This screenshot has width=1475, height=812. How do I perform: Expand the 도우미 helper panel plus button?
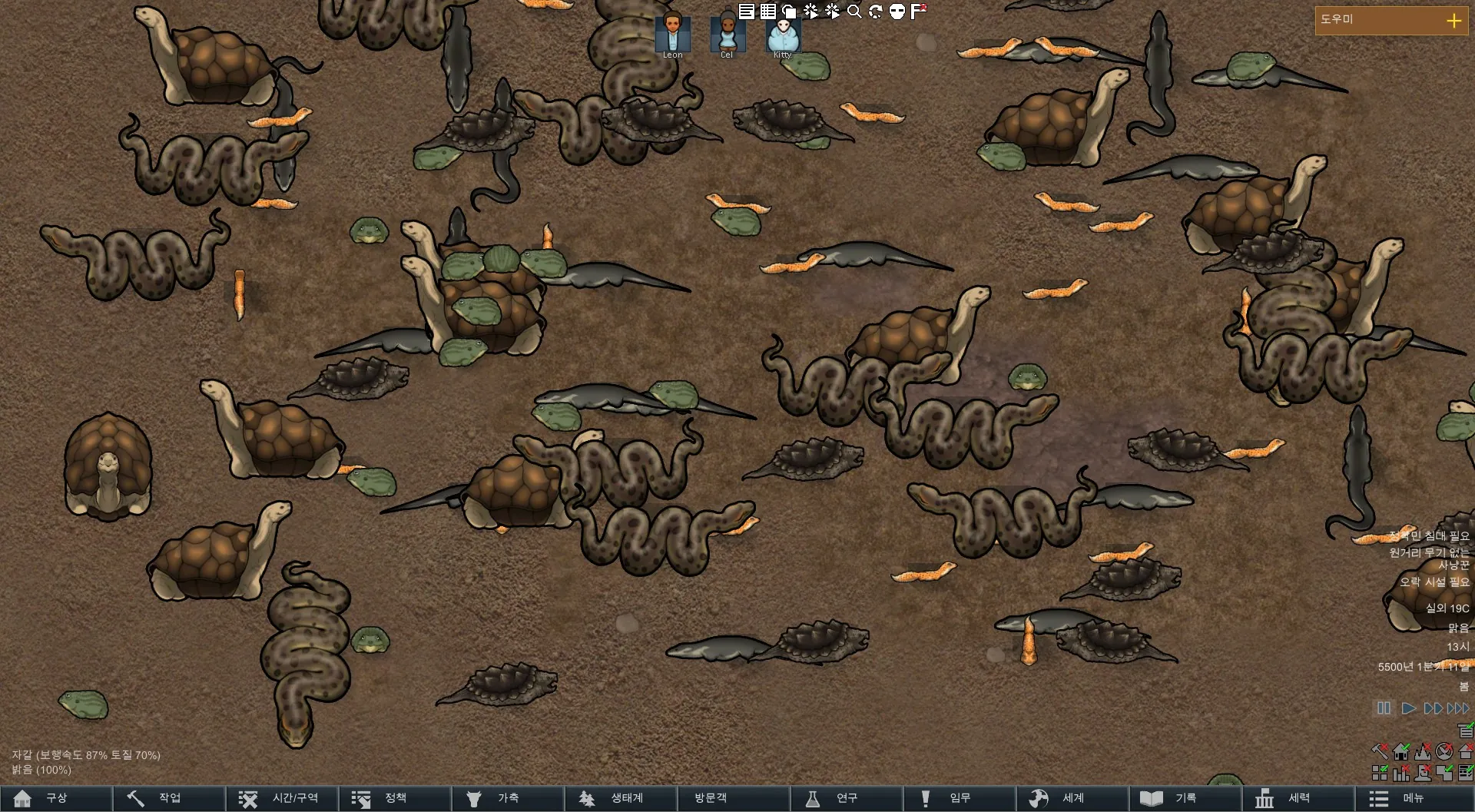pyautogui.click(x=1453, y=21)
